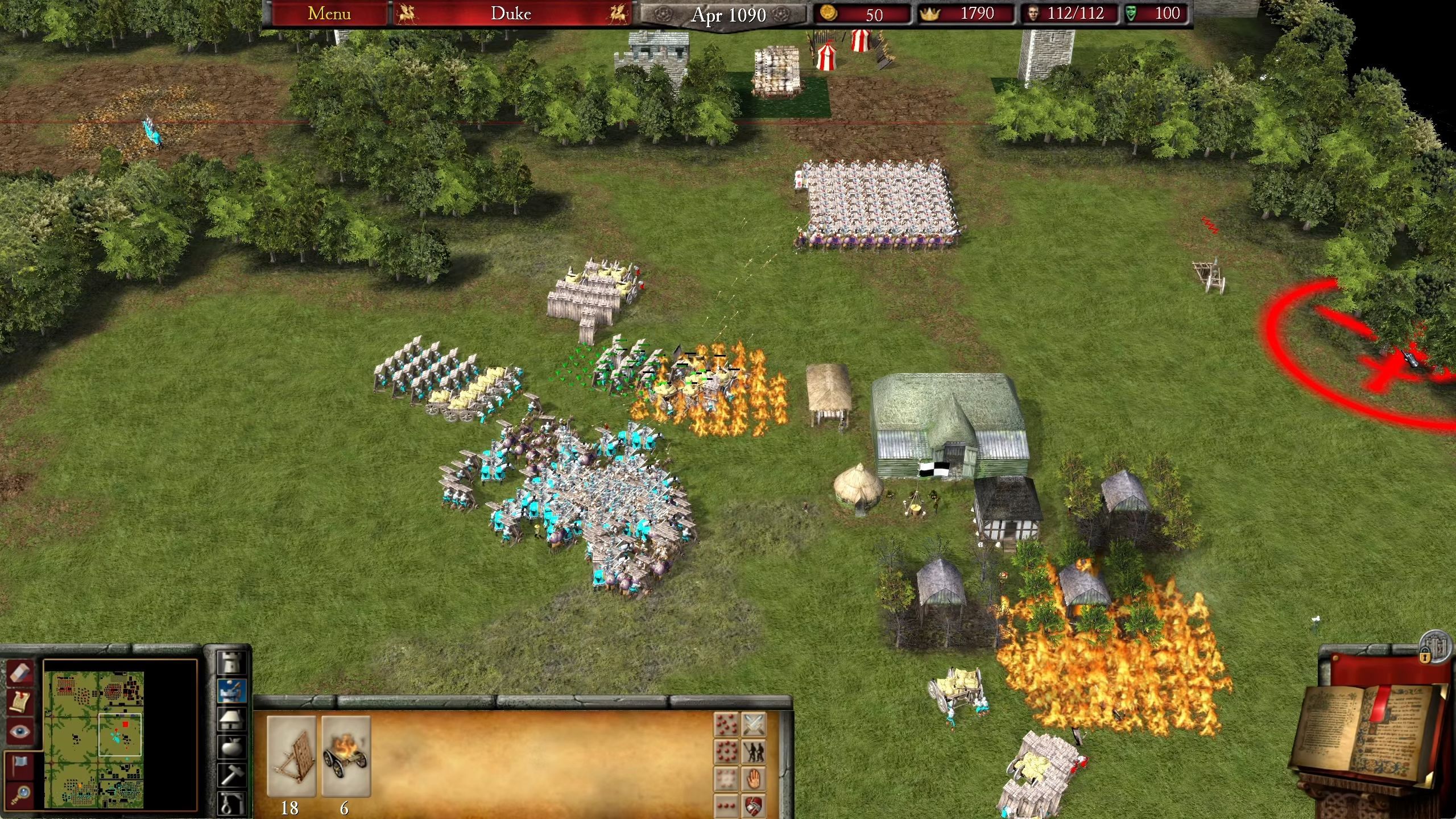Select the highlighted siege tower category tab

point(232,690)
